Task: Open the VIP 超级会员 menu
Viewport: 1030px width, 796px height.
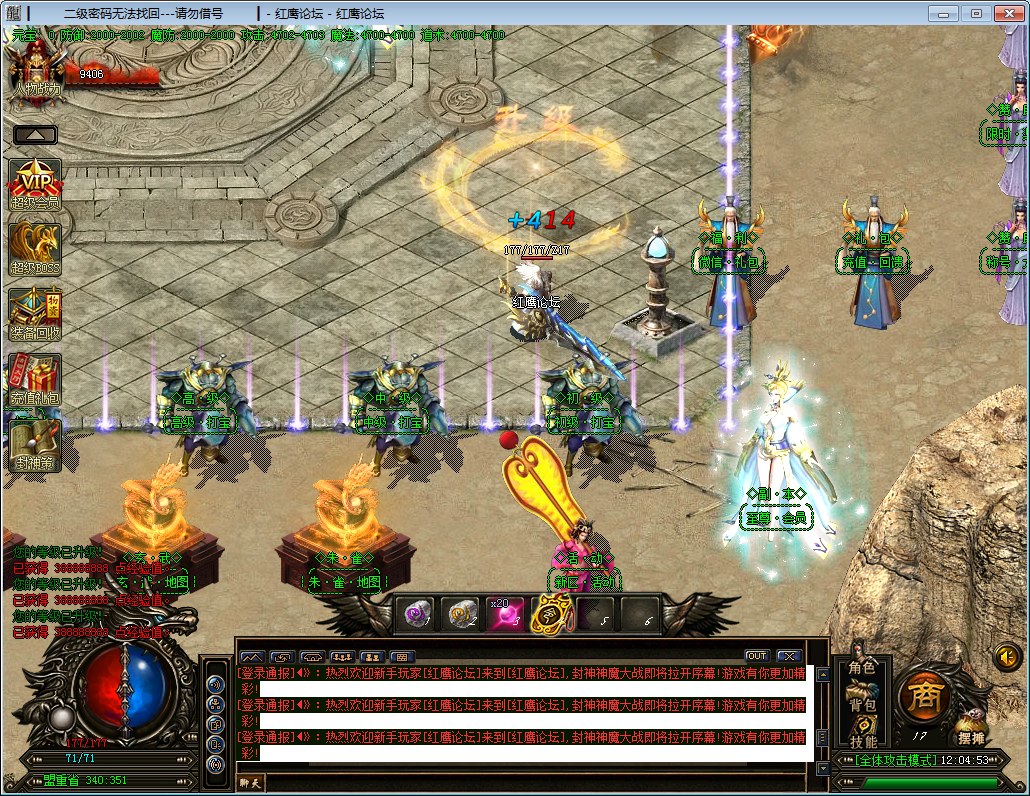Action: [35, 183]
